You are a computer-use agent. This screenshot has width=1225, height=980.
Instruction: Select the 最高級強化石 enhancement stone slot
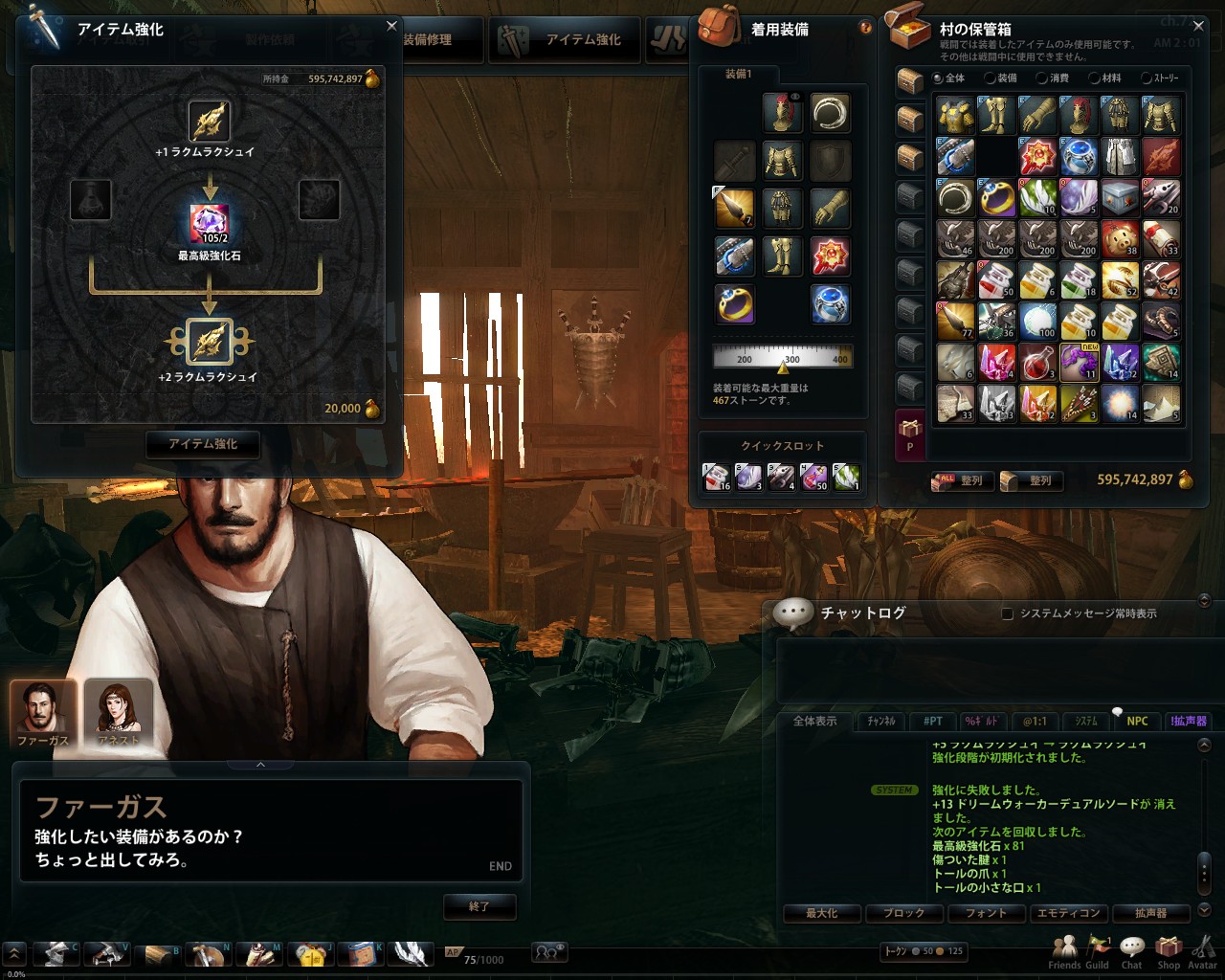pyautogui.click(x=210, y=224)
